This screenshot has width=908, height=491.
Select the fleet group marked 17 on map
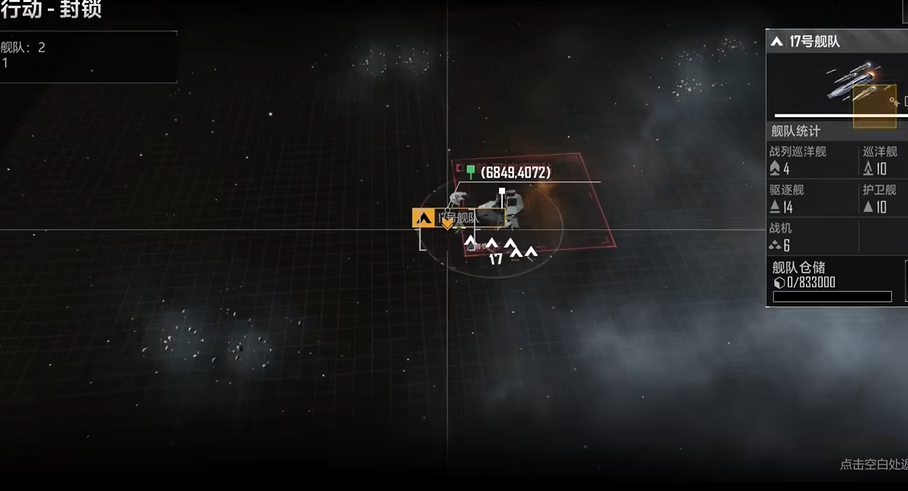click(498, 248)
